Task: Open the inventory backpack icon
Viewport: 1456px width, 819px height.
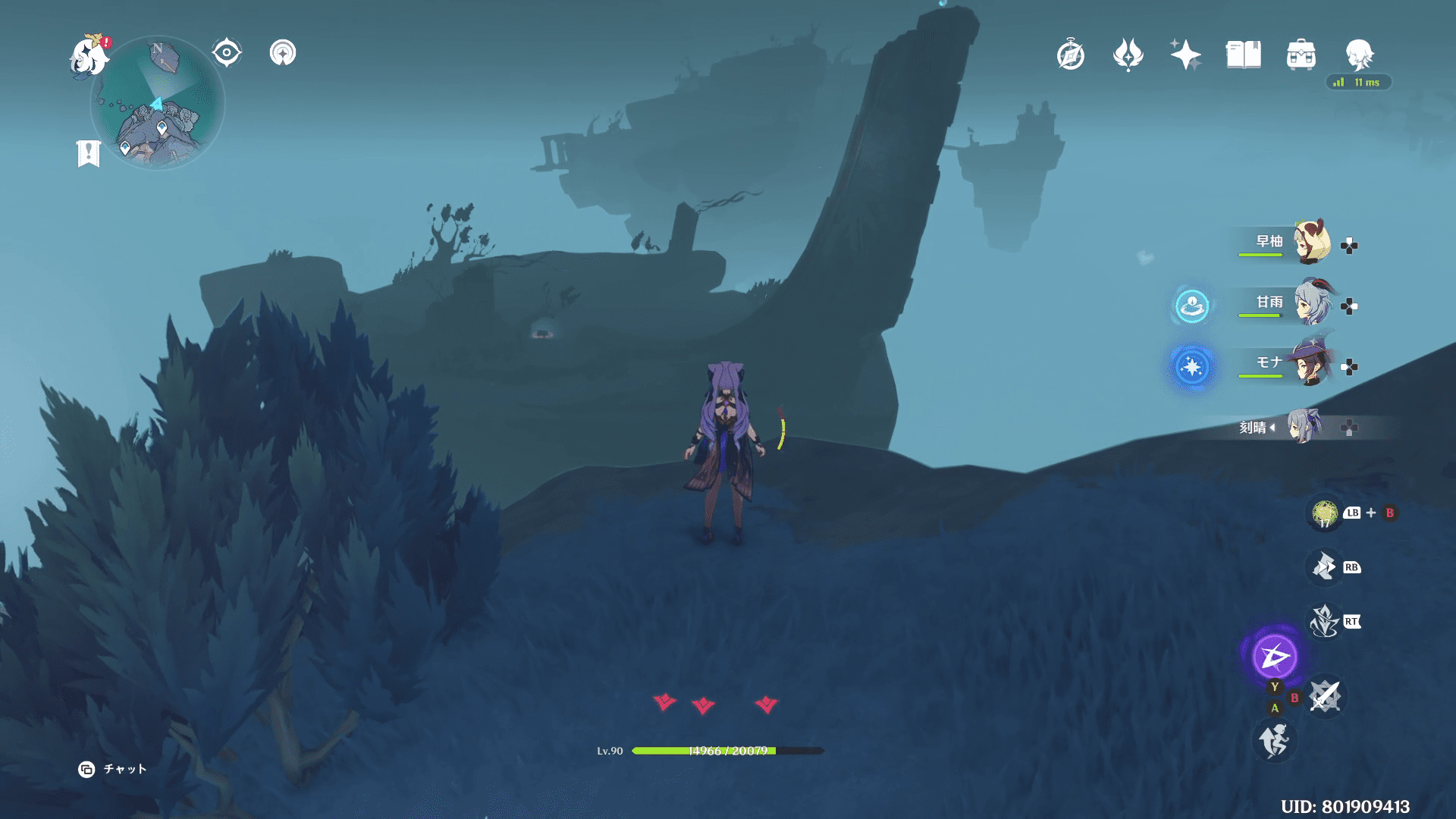Action: click(x=1301, y=55)
